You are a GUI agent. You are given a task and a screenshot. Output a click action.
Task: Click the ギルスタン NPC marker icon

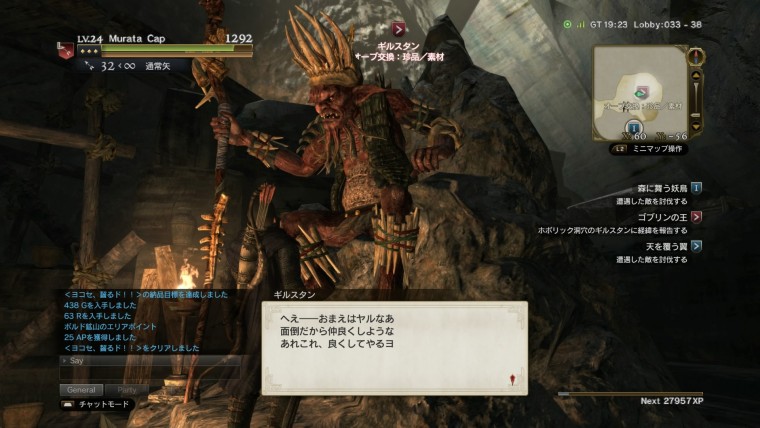point(399,29)
